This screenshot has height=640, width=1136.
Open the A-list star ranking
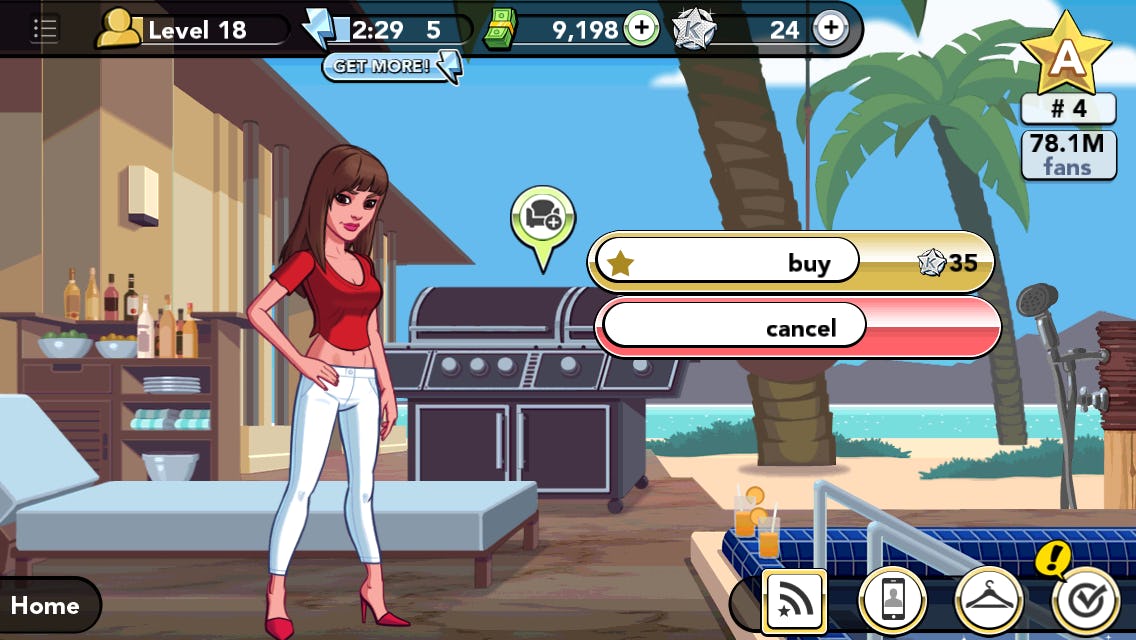1066,55
